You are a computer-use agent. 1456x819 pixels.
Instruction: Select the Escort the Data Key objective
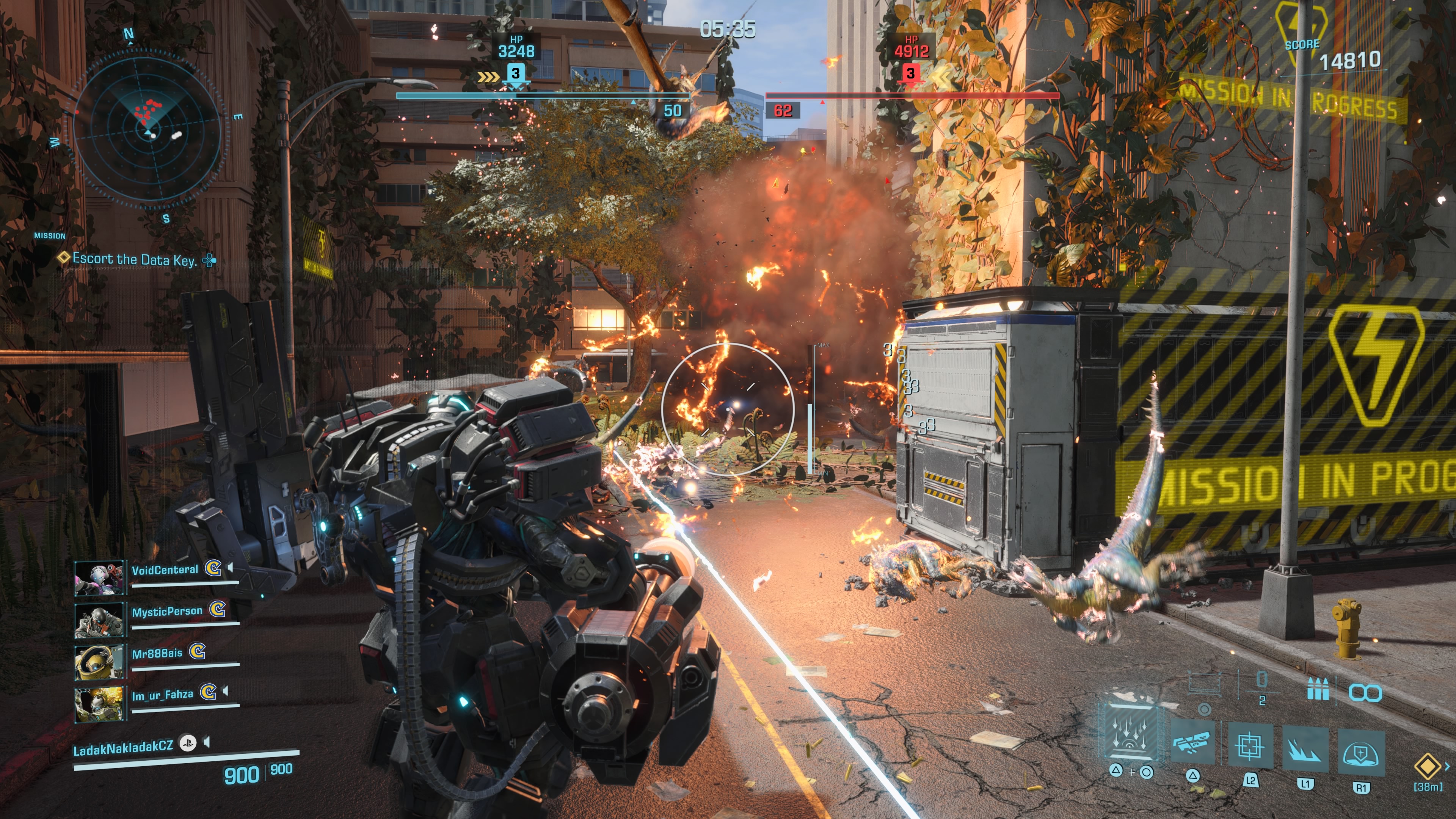click(x=135, y=259)
